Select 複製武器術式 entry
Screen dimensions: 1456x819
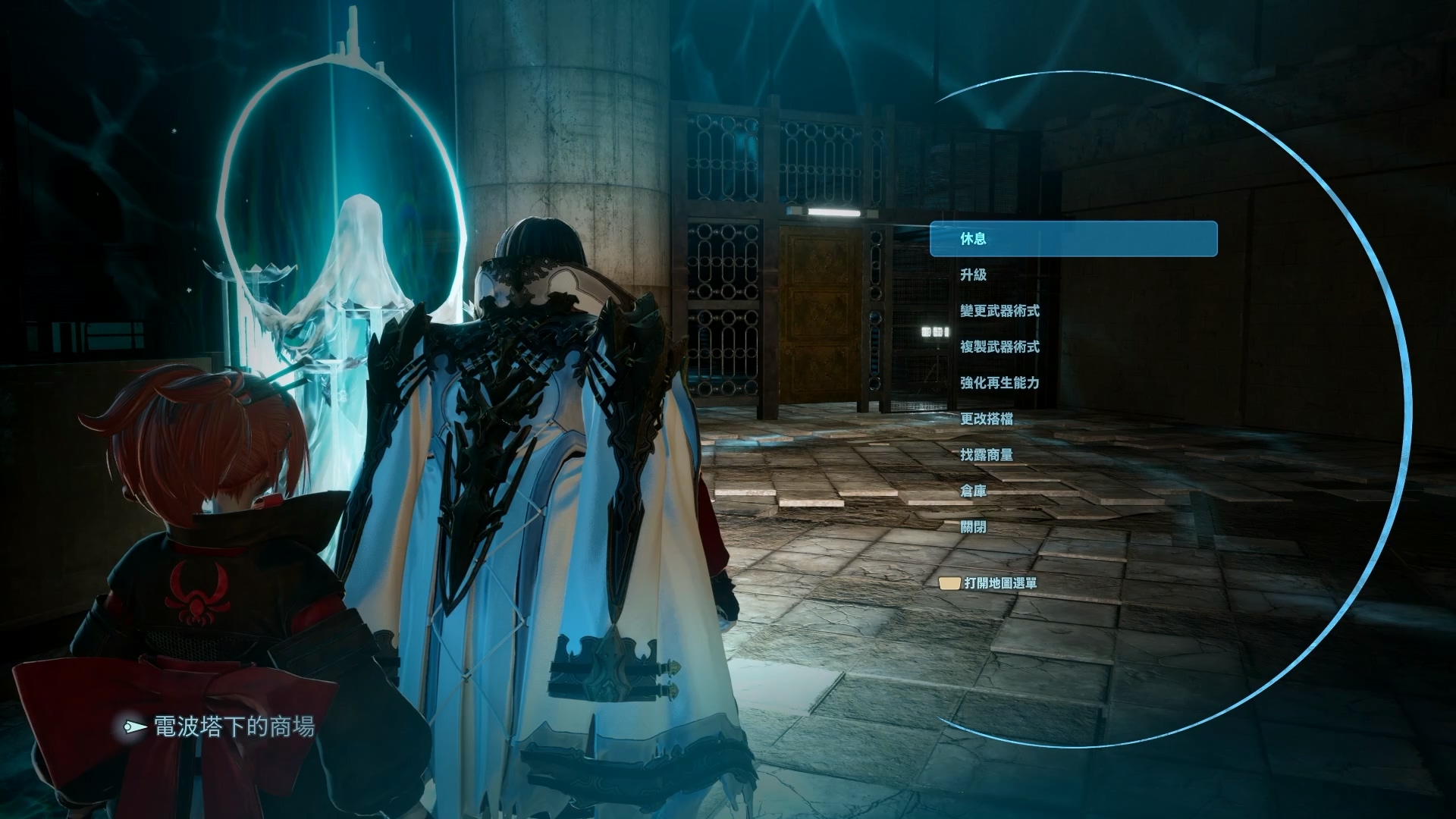(x=999, y=347)
